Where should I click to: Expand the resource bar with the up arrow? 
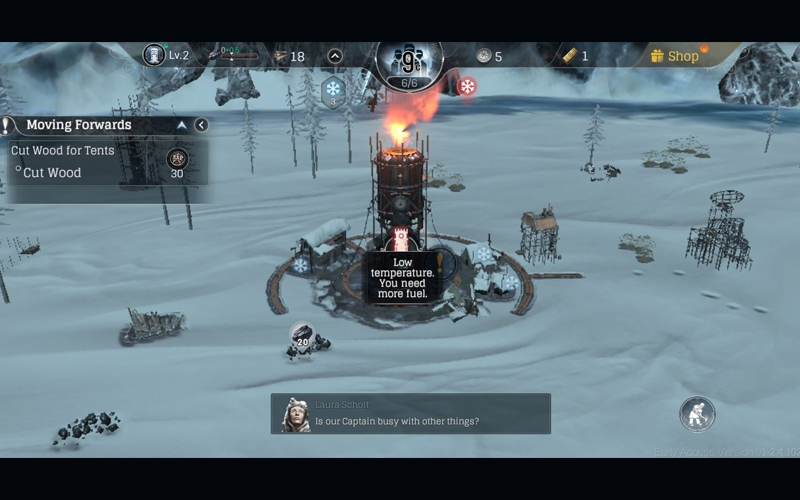tap(335, 56)
